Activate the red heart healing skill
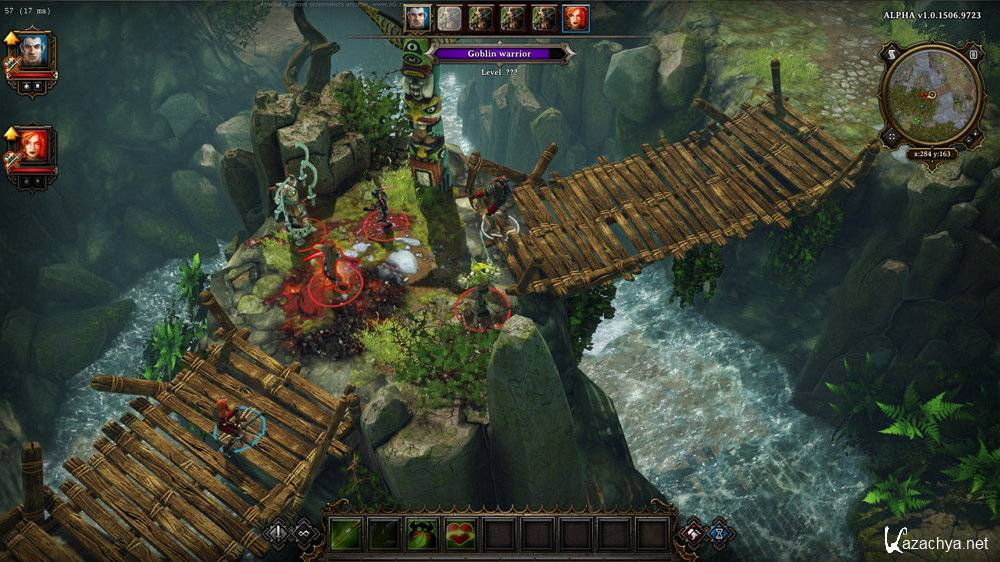 (x=460, y=535)
